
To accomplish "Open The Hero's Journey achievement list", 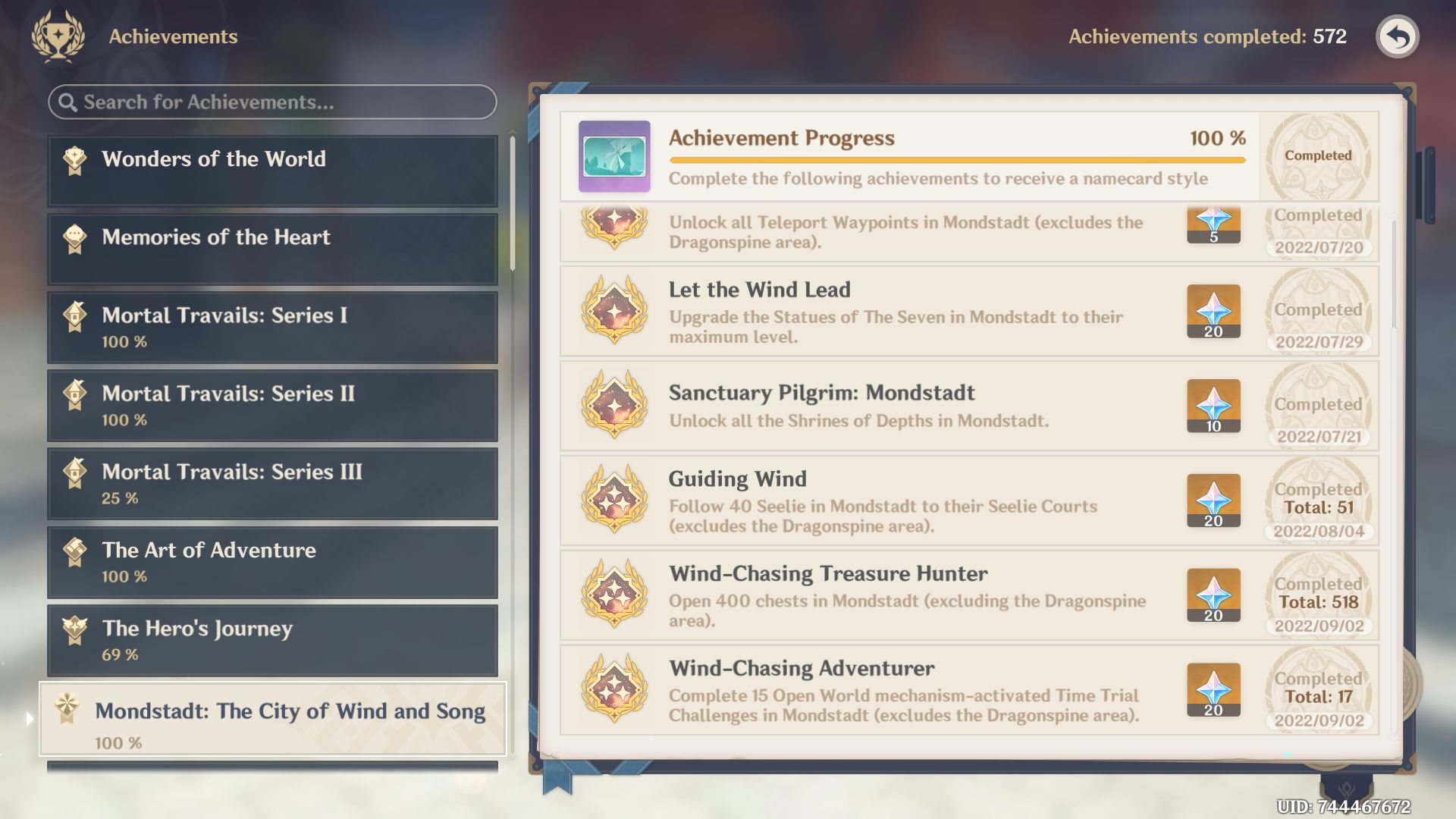I will click(x=273, y=640).
